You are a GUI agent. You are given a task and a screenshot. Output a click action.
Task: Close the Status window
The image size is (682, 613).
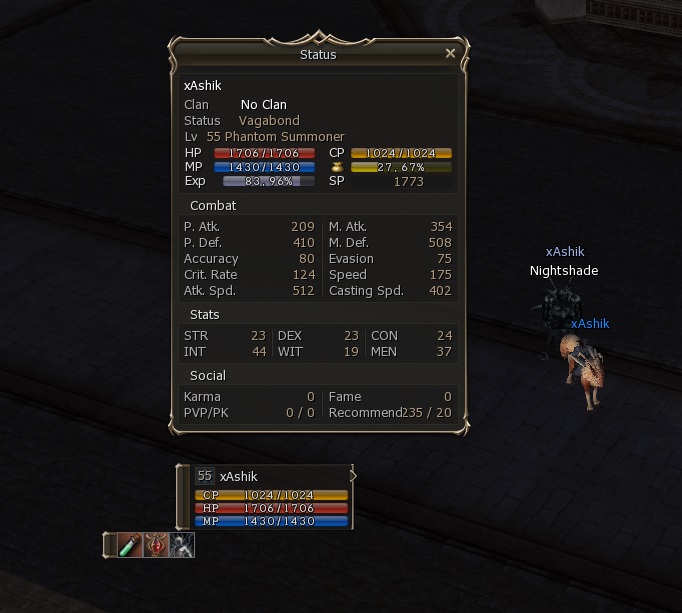click(450, 54)
